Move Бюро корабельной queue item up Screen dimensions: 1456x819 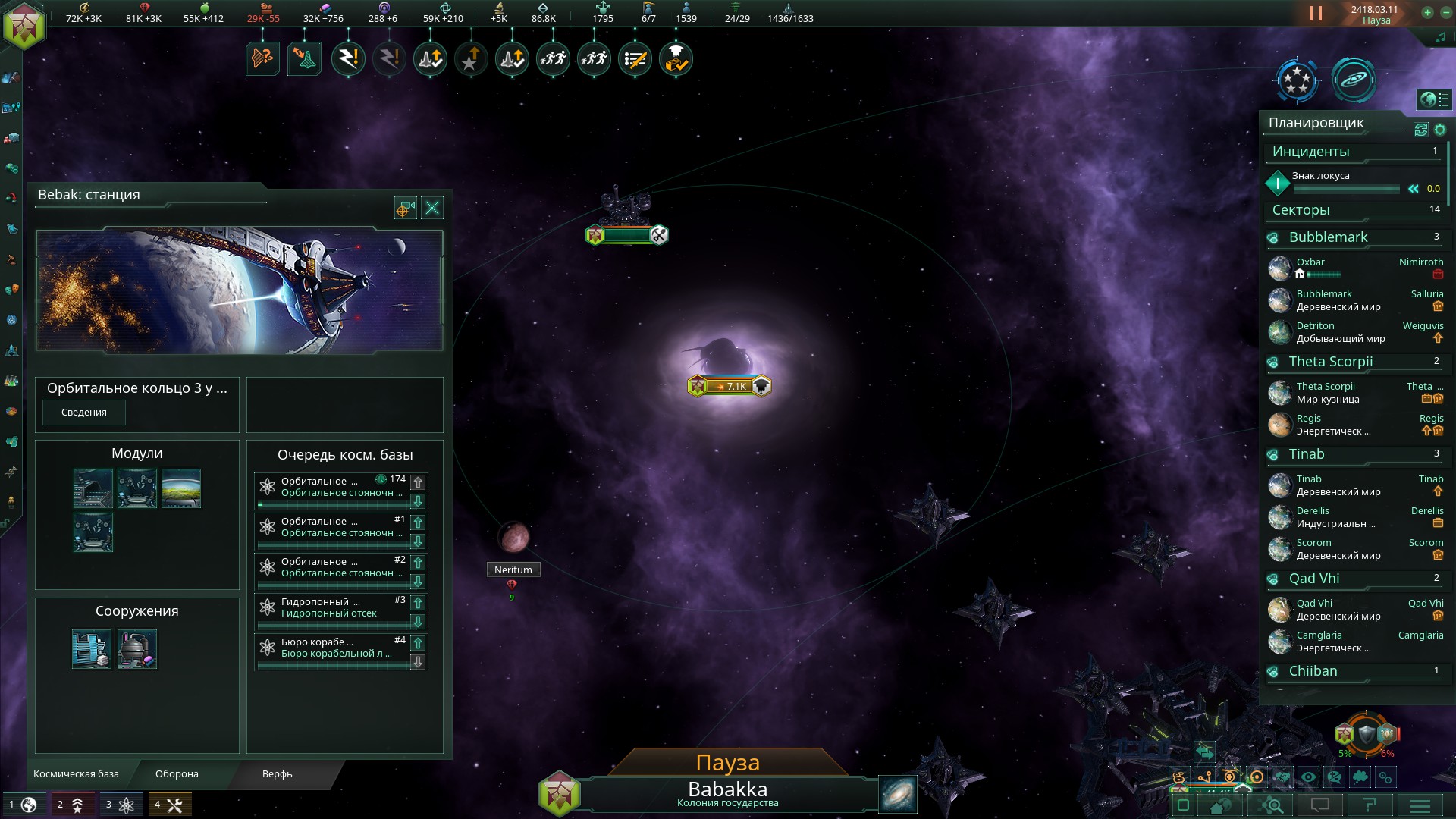(417, 643)
